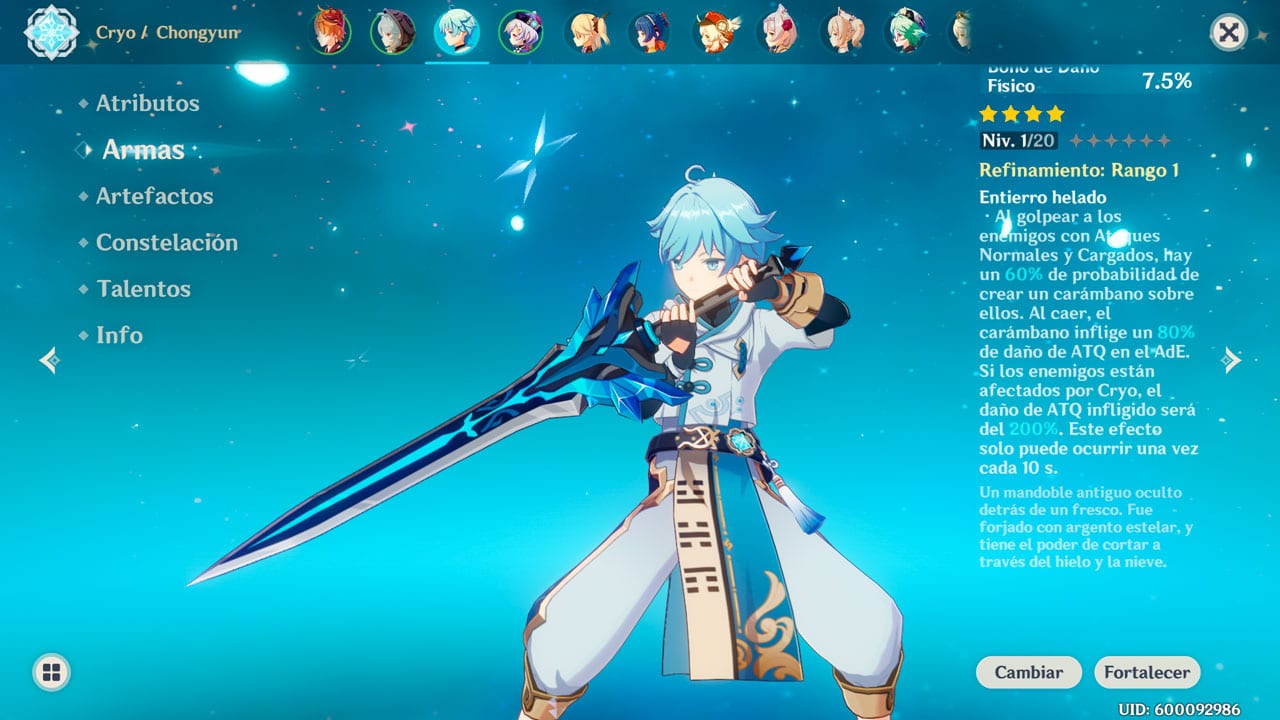The height and width of the screenshot is (720, 1280).
Task: Select the Armas menu entry
Action: [143, 150]
